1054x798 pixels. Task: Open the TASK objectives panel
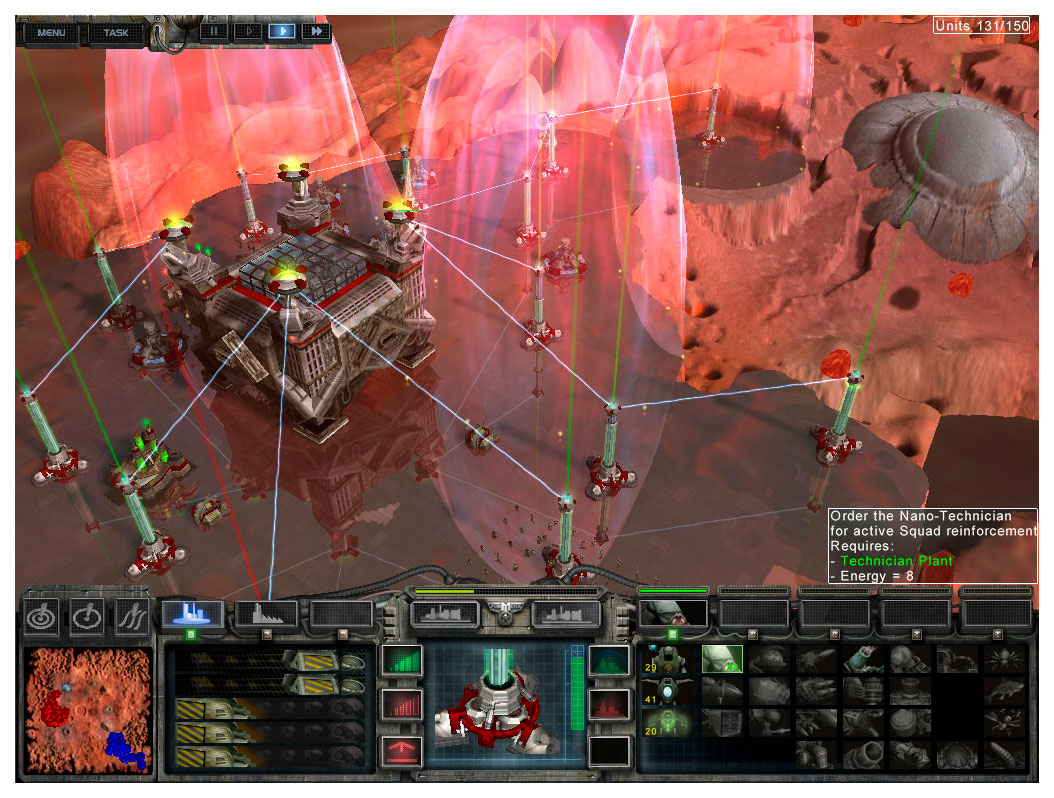coord(116,33)
